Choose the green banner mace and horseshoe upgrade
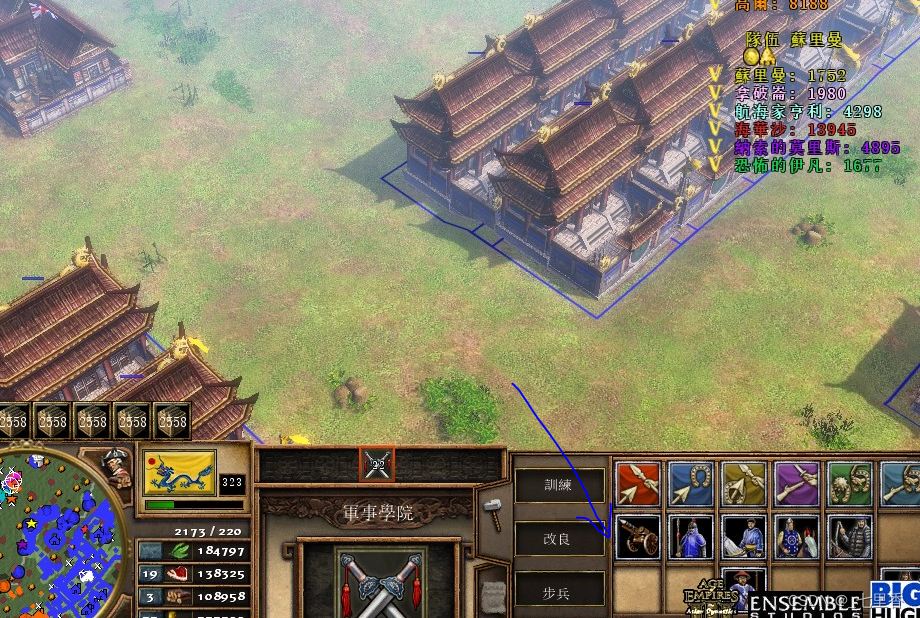Image resolution: width=920 pixels, height=618 pixels. click(850, 484)
